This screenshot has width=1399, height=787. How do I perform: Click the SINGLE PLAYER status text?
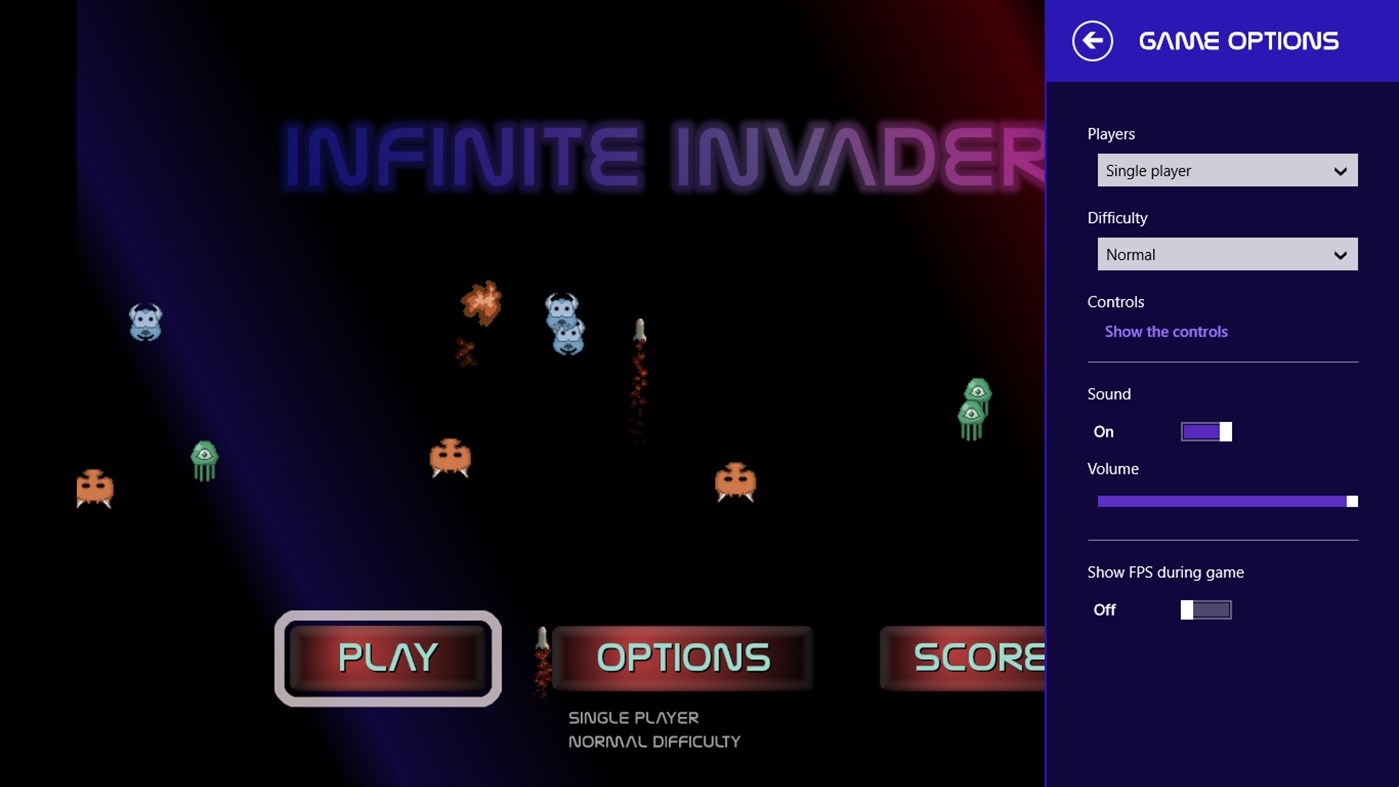(633, 717)
